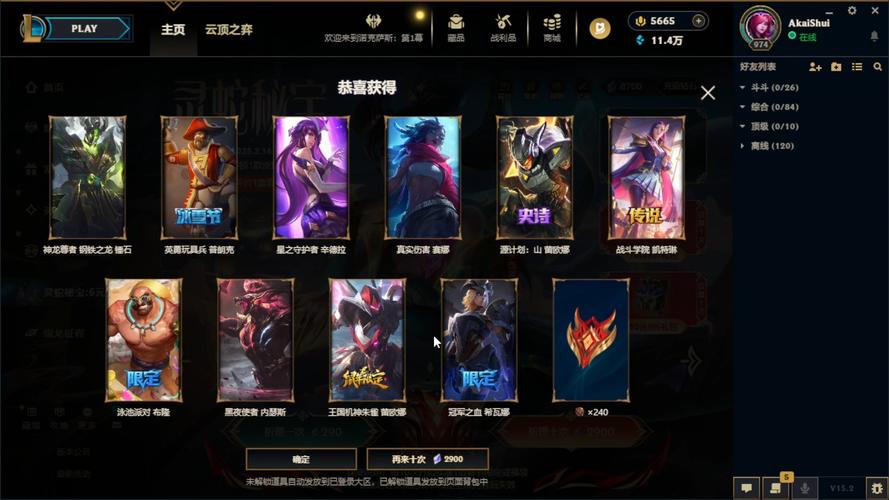Open the 战利品 loot page
889x500 pixels.
(503, 27)
